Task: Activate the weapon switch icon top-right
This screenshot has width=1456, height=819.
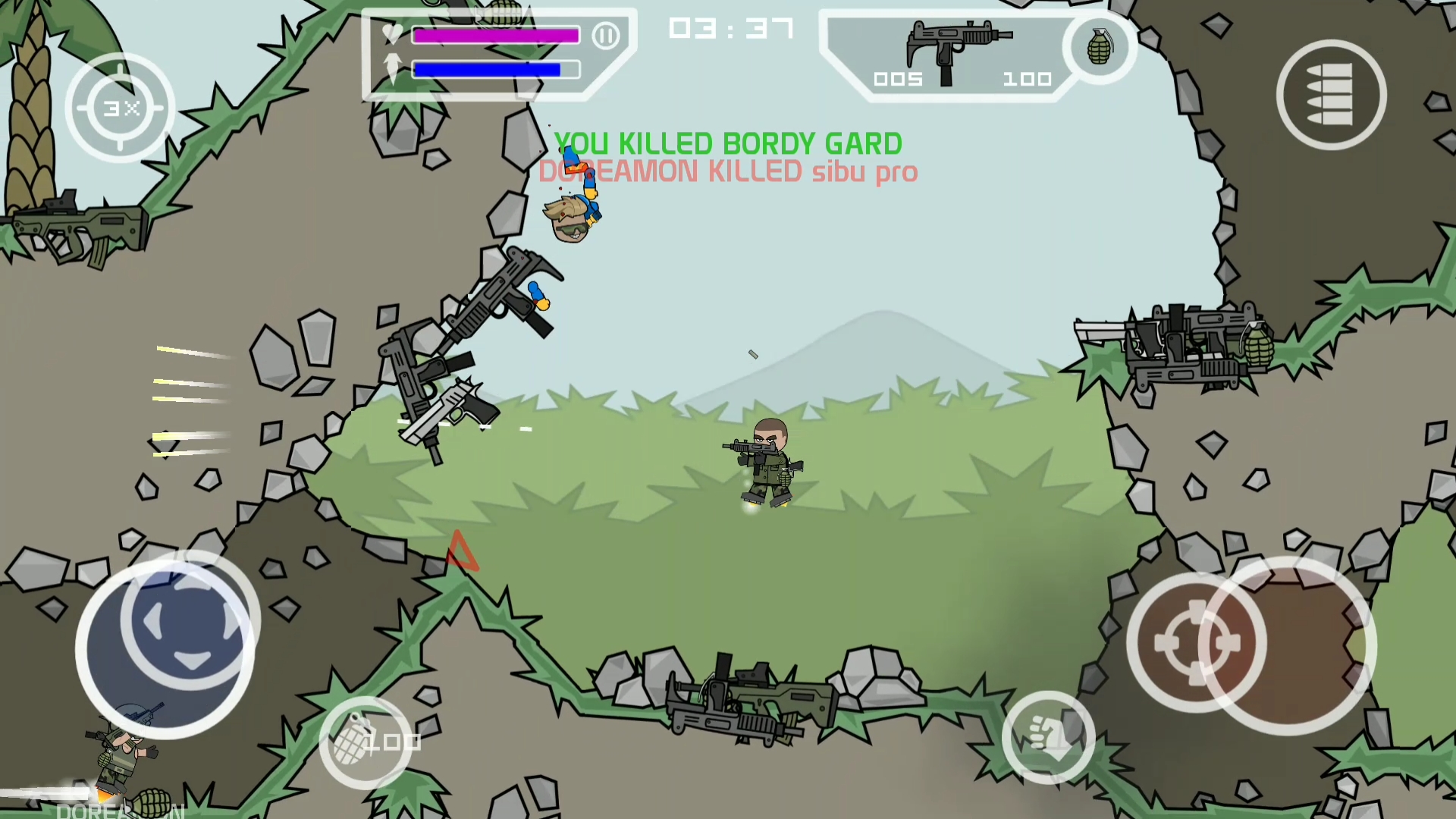Action: (1331, 93)
